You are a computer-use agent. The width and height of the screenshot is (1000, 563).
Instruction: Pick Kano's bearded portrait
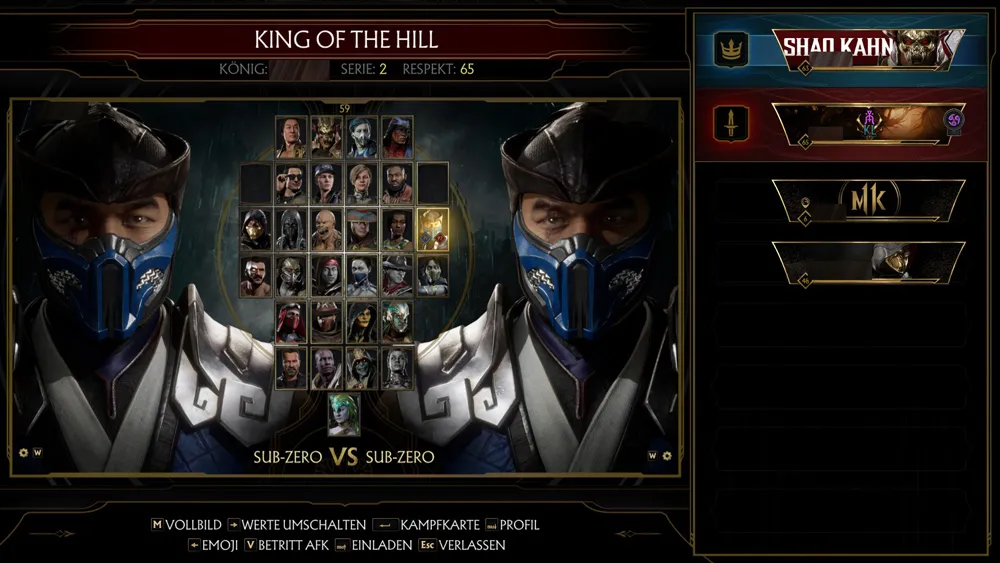click(x=256, y=275)
